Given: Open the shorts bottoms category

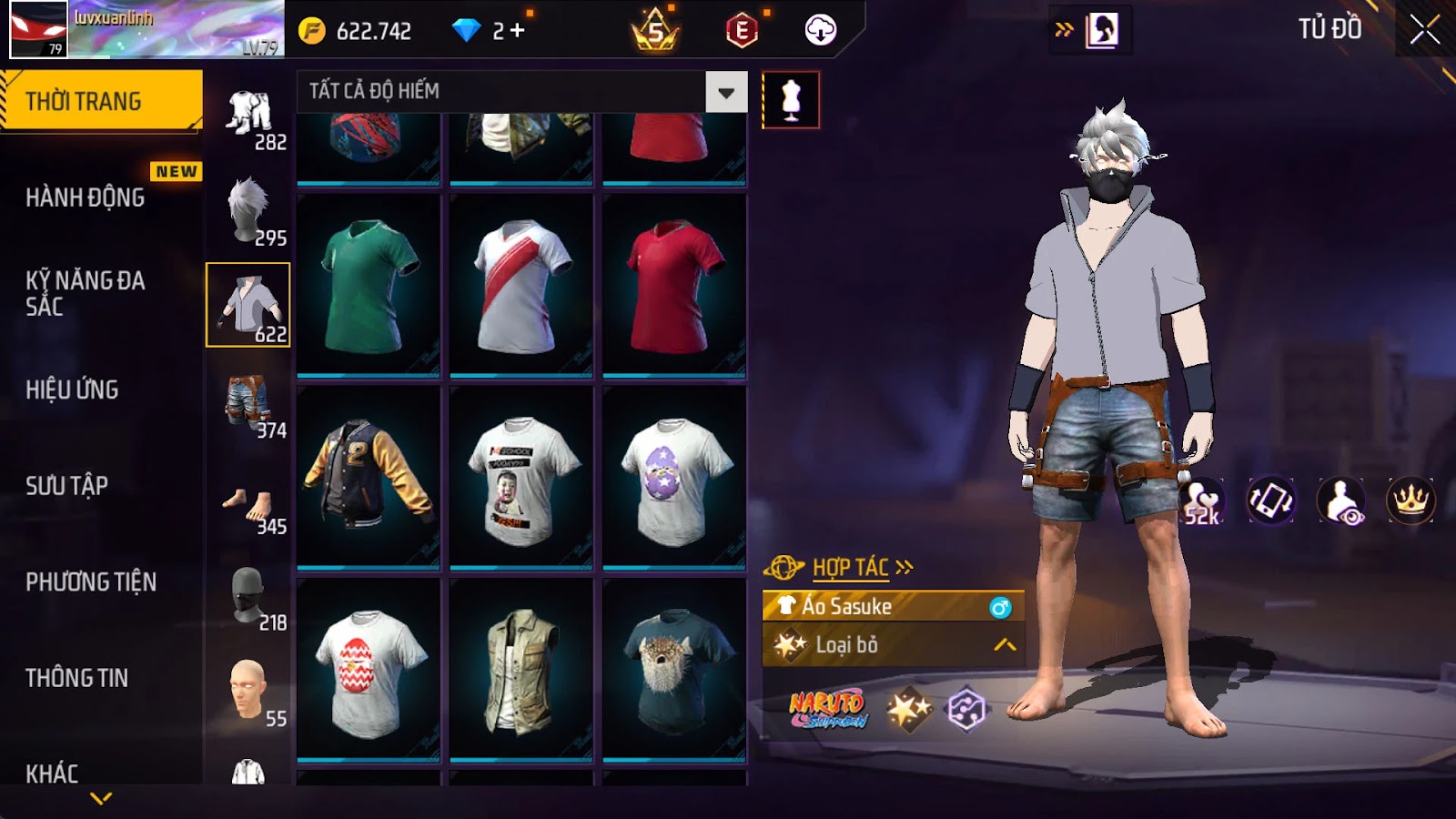Looking at the screenshot, I should pos(248,403).
